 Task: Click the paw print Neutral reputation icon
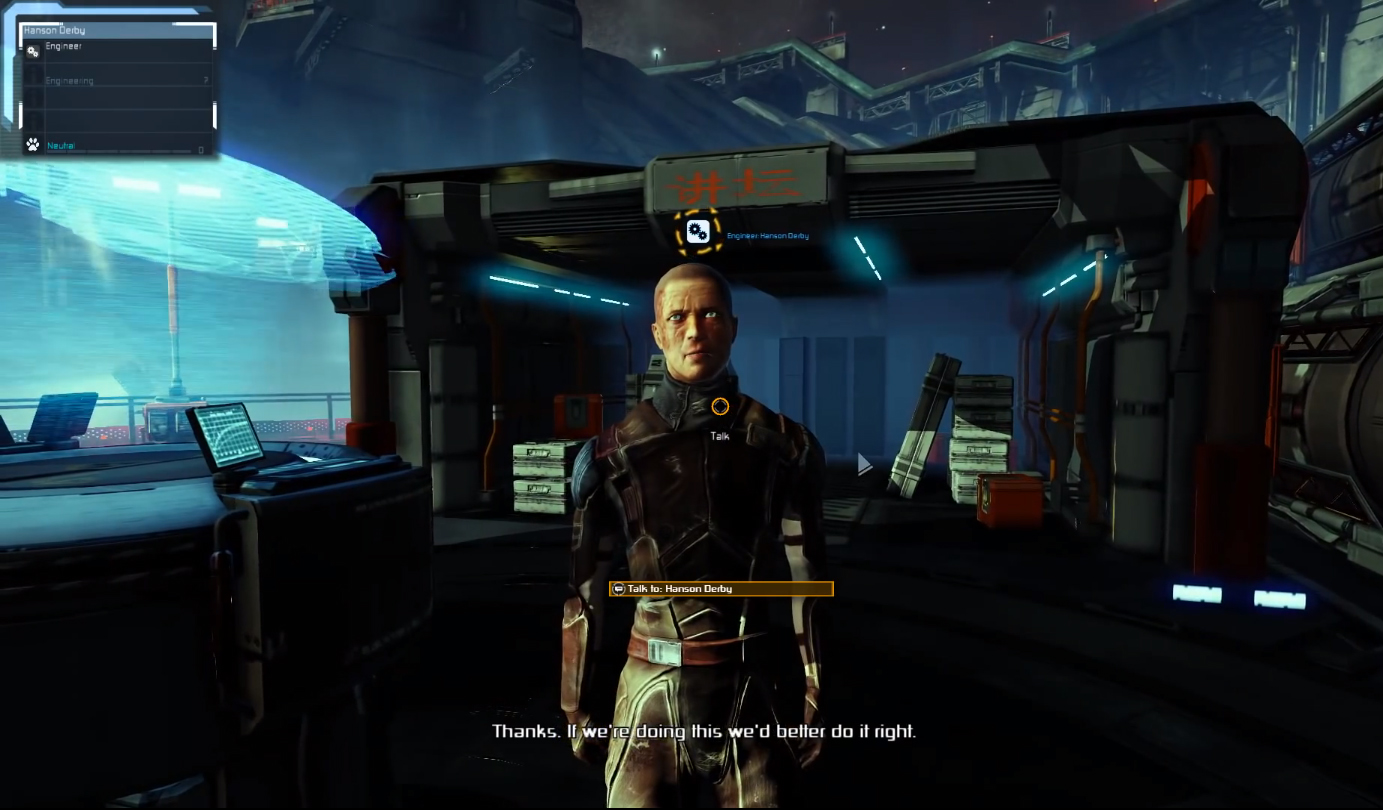33,145
